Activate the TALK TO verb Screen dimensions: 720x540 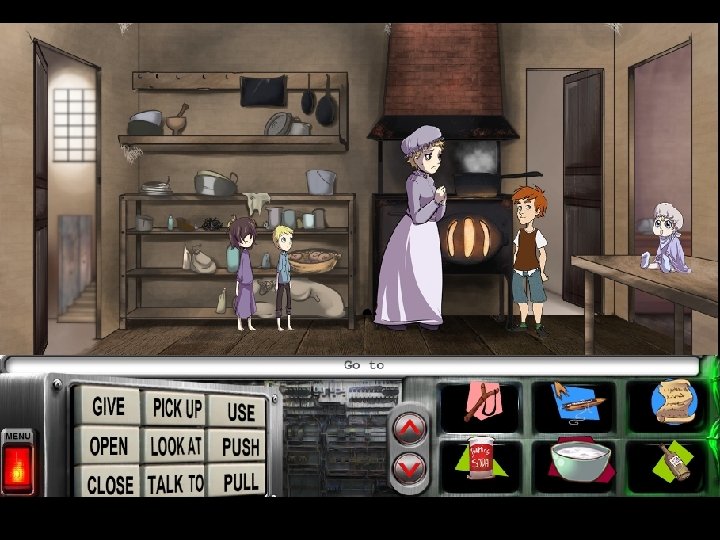pos(176,484)
